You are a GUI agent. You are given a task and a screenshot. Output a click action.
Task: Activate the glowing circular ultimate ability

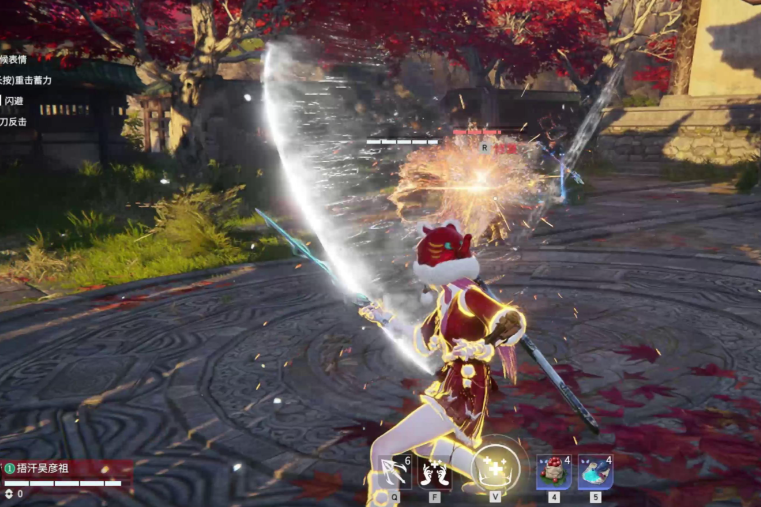click(x=494, y=468)
